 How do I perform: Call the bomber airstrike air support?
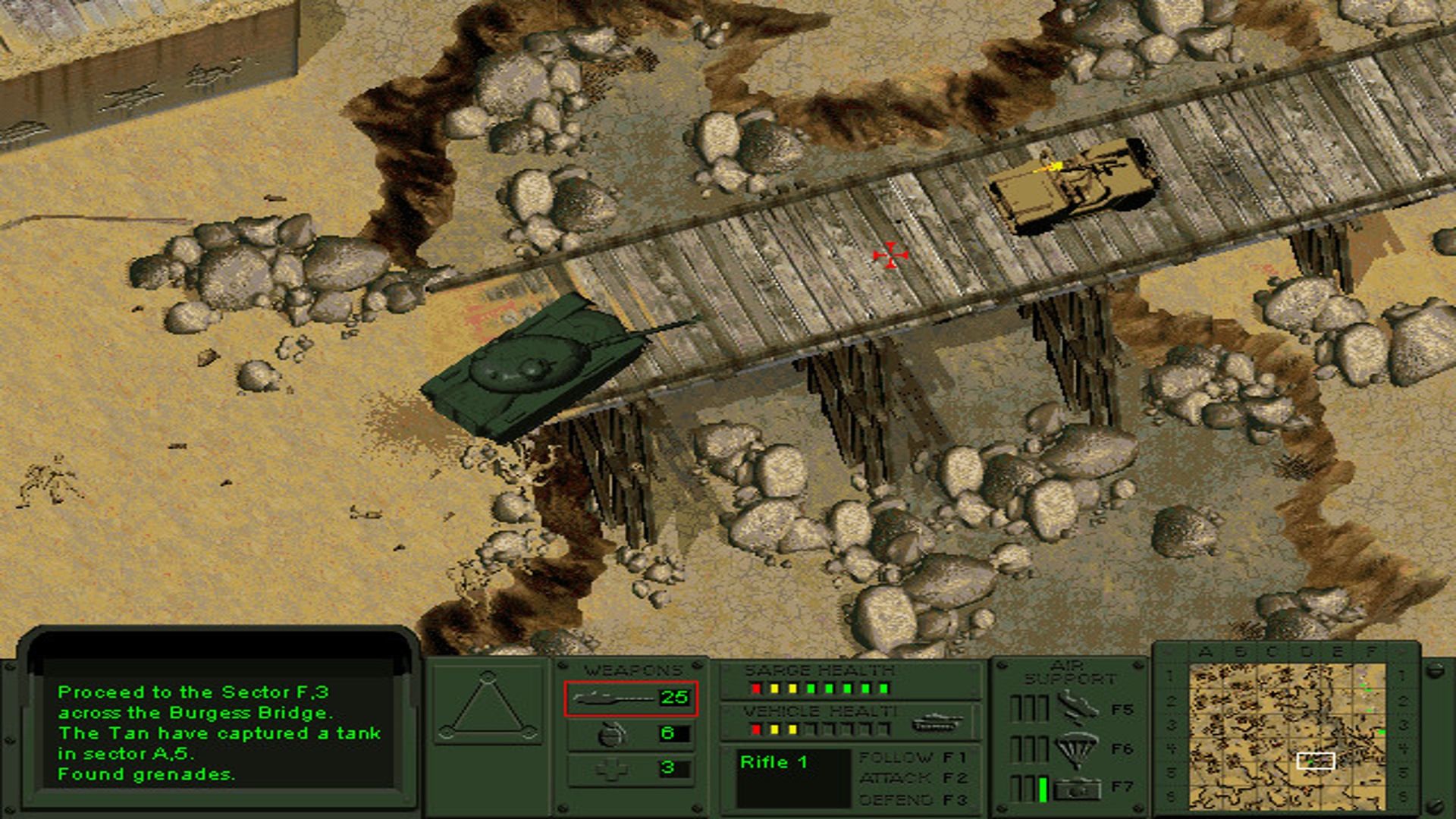(1077, 709)
